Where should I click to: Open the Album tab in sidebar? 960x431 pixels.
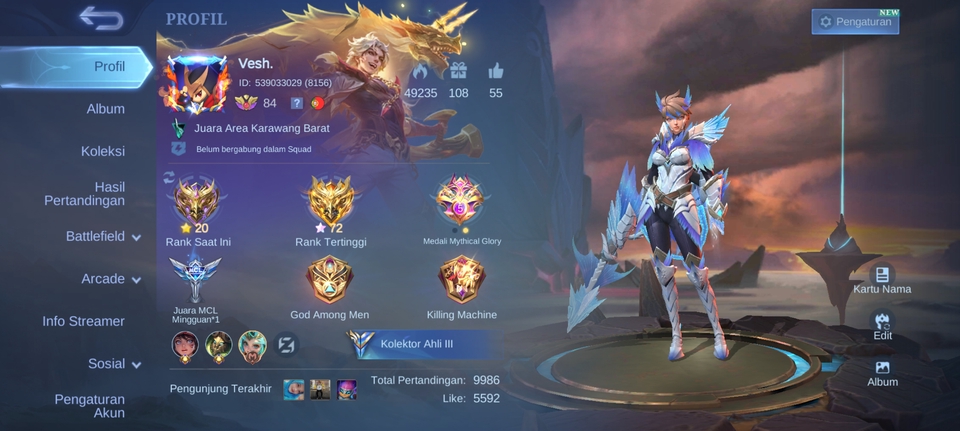(105, 109)
